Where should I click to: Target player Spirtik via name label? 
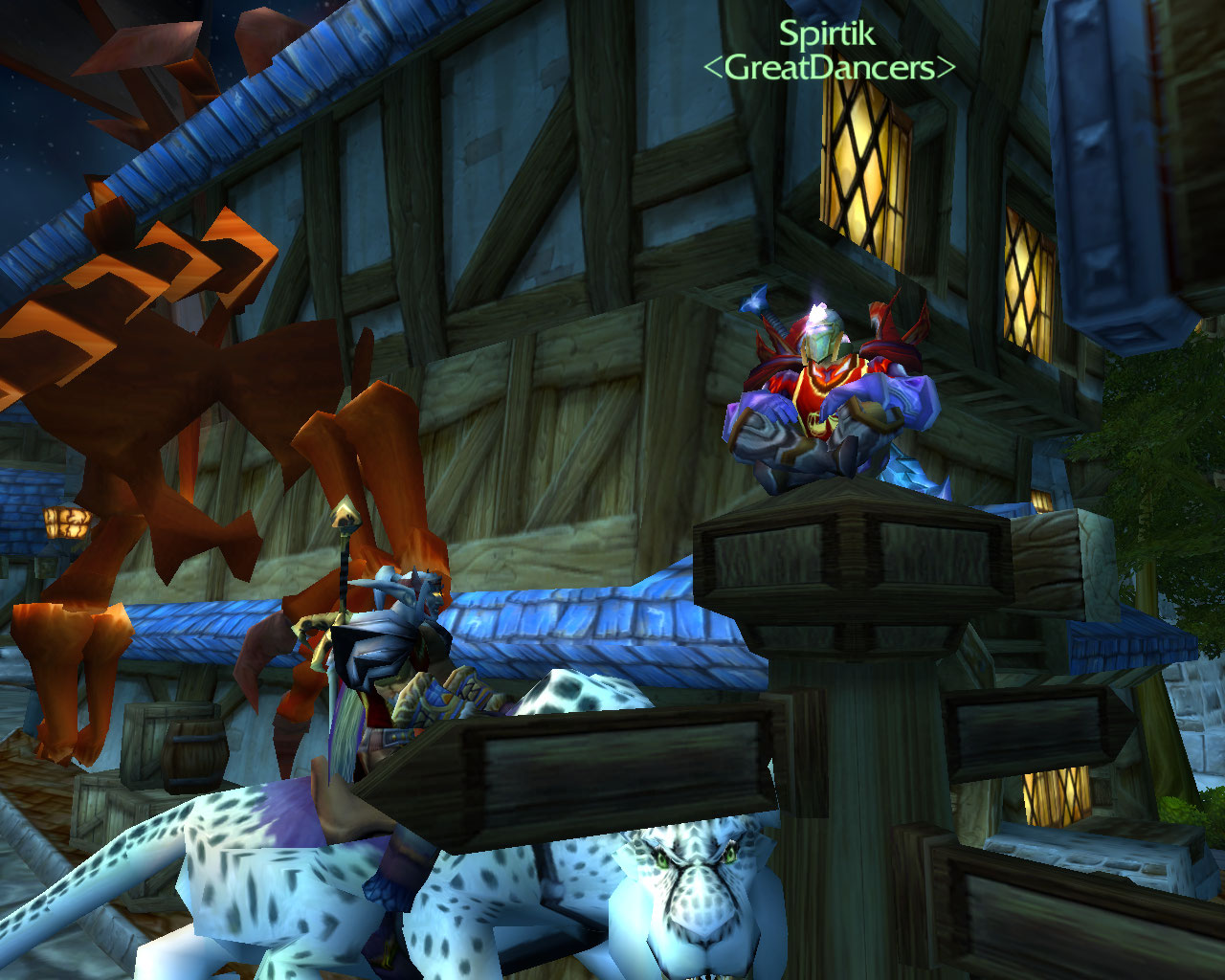pyautogui.click(x=827, y=34)
